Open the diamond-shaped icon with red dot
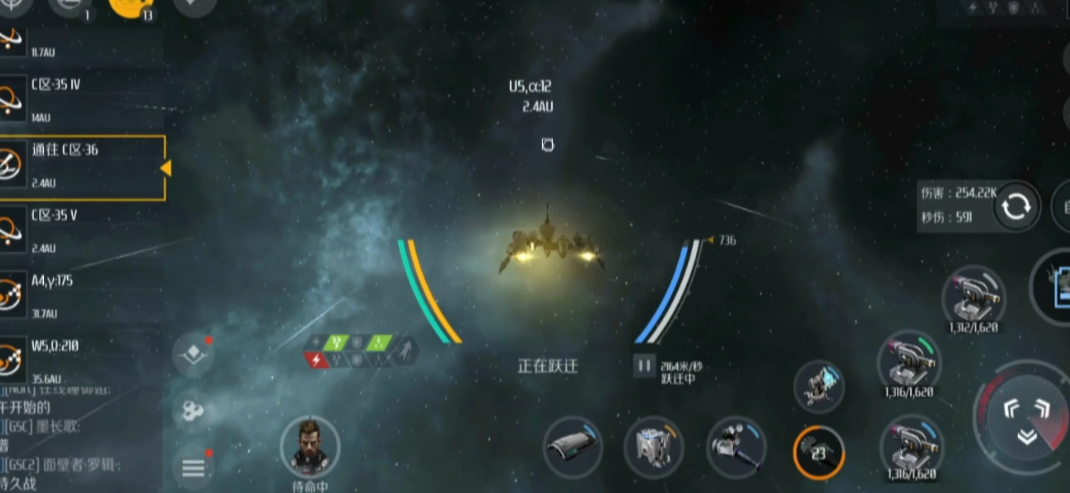Image resolution: width=1070 pixels, height=493 pixels. [191, 354]
